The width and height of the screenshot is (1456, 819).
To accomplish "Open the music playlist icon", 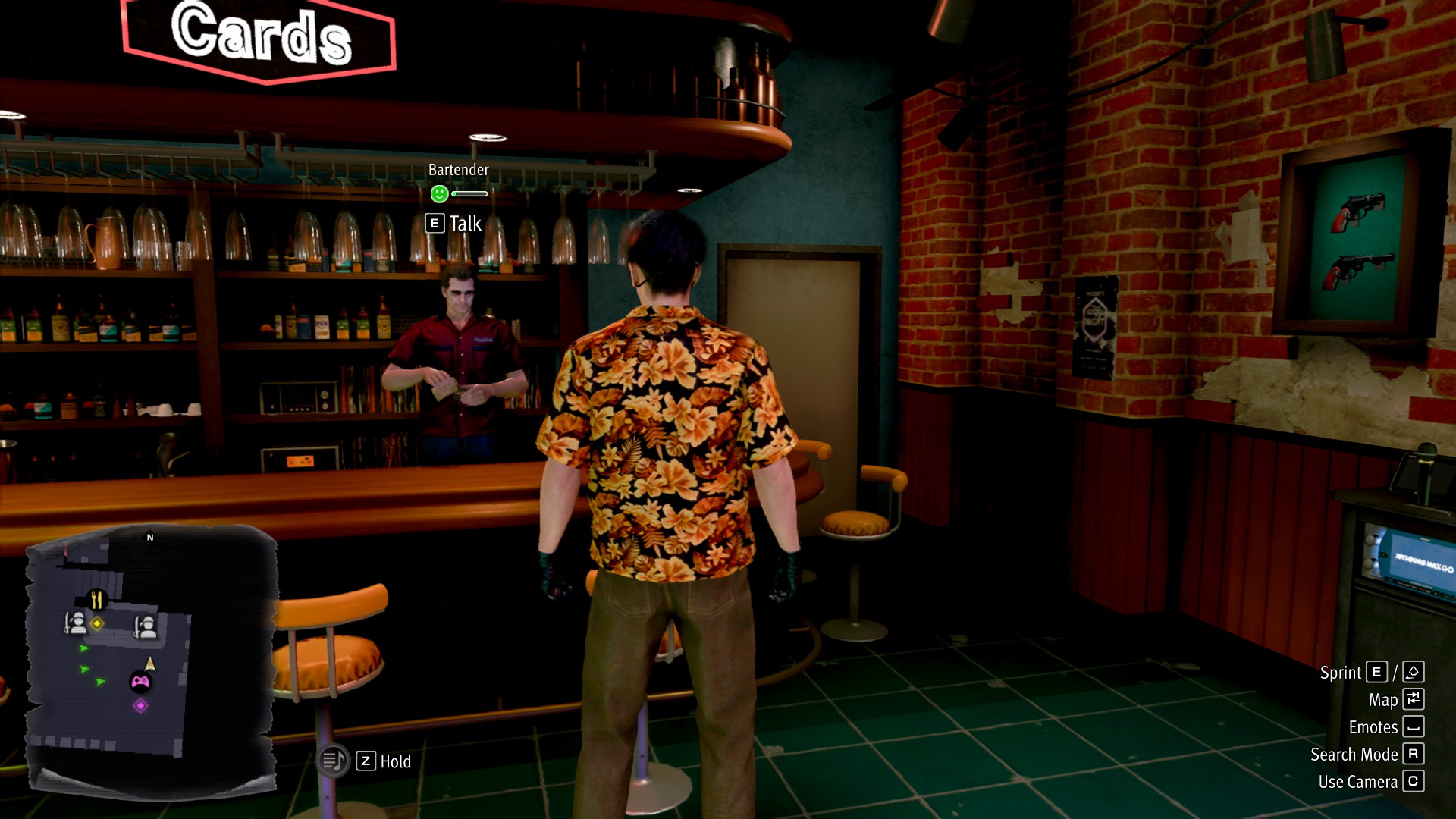I will click(333, 761).
